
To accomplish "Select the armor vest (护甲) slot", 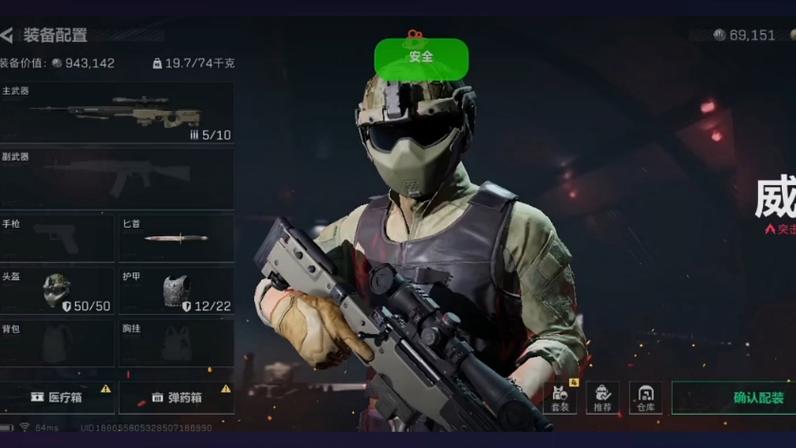I will (176, 290).
